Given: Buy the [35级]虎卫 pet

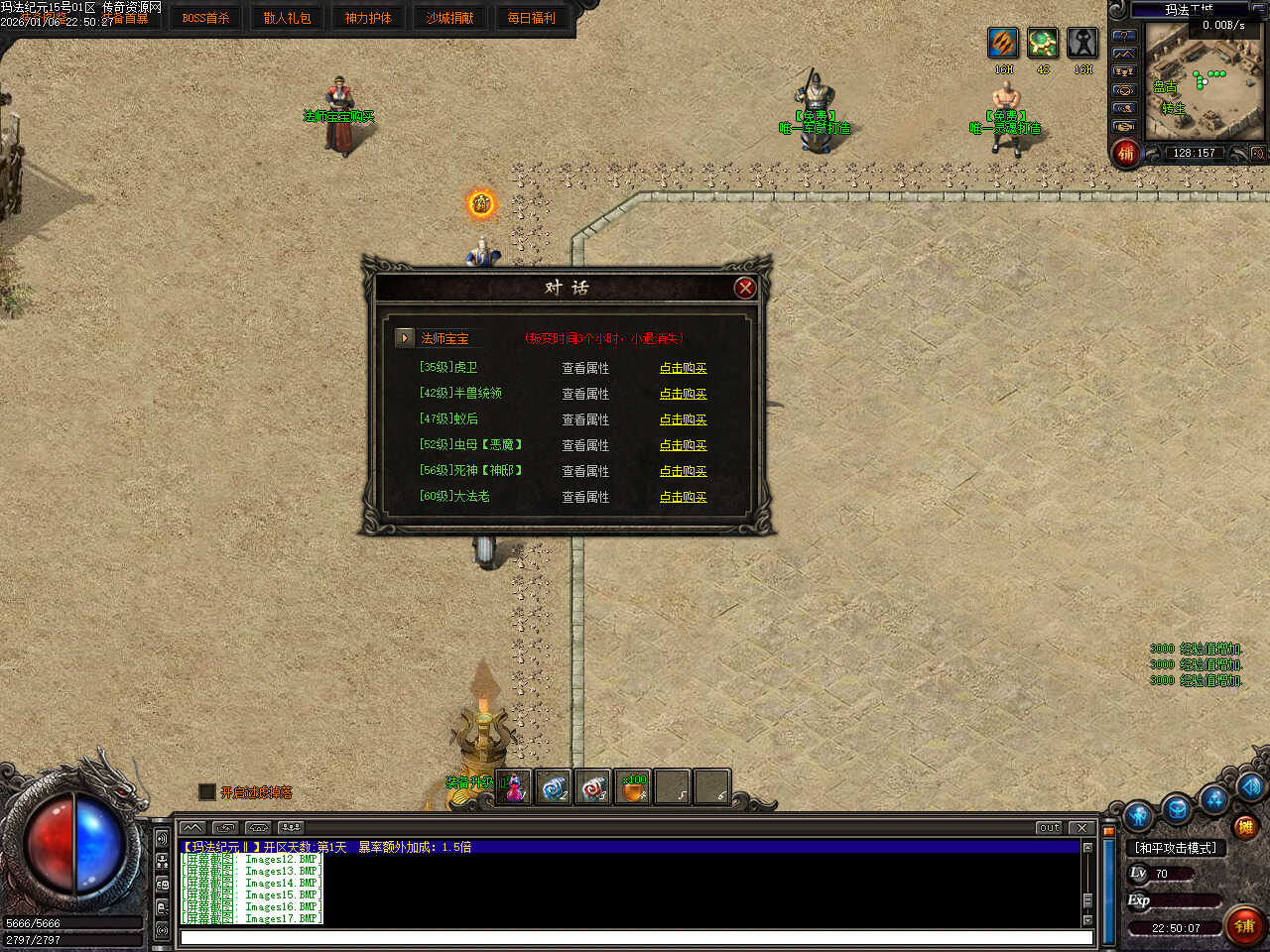Looking at the screenshot, I should (683, 368).
